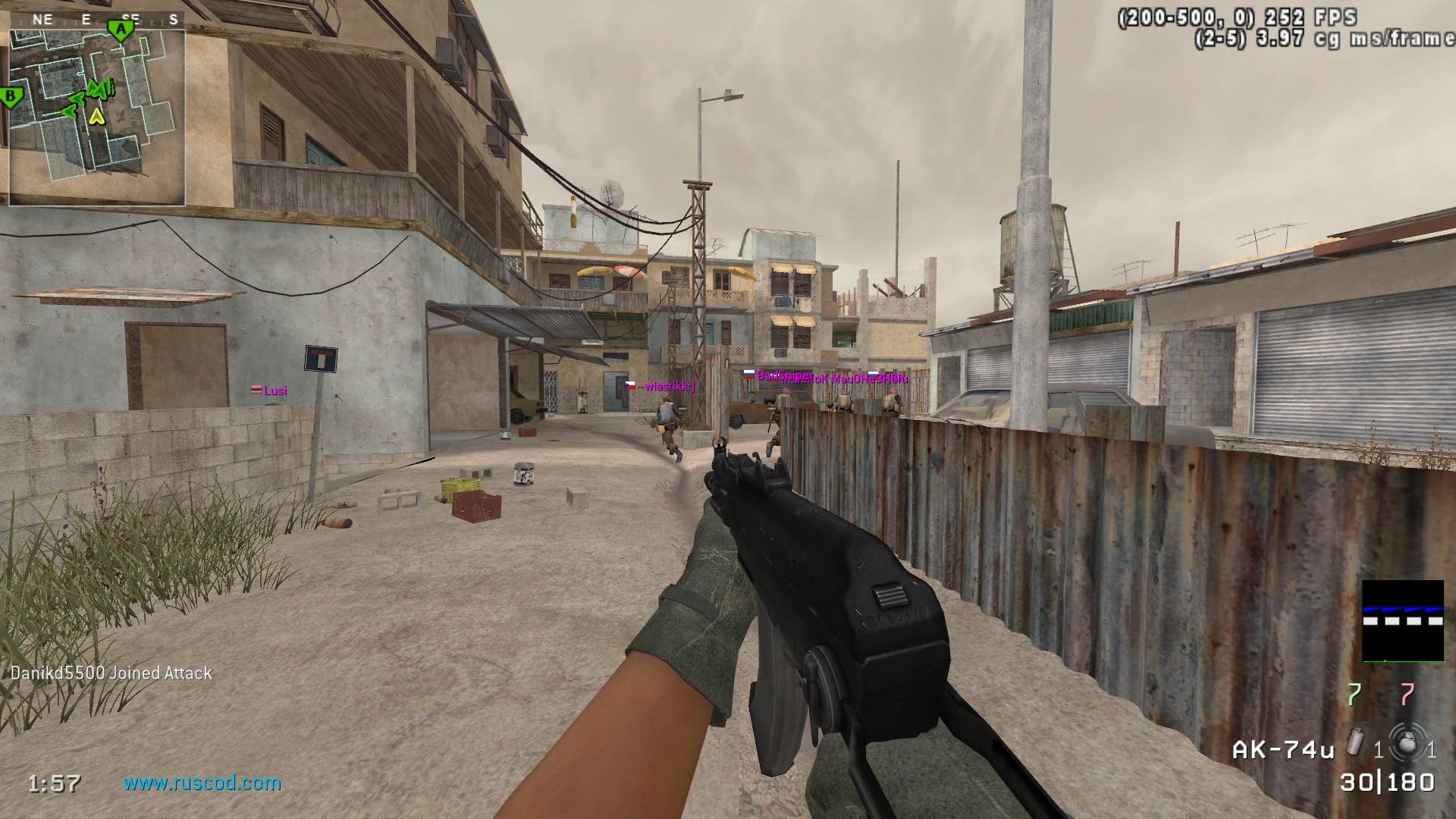
Task: Click the yellow player arrow on minimap
Action: tap(96, 116)
